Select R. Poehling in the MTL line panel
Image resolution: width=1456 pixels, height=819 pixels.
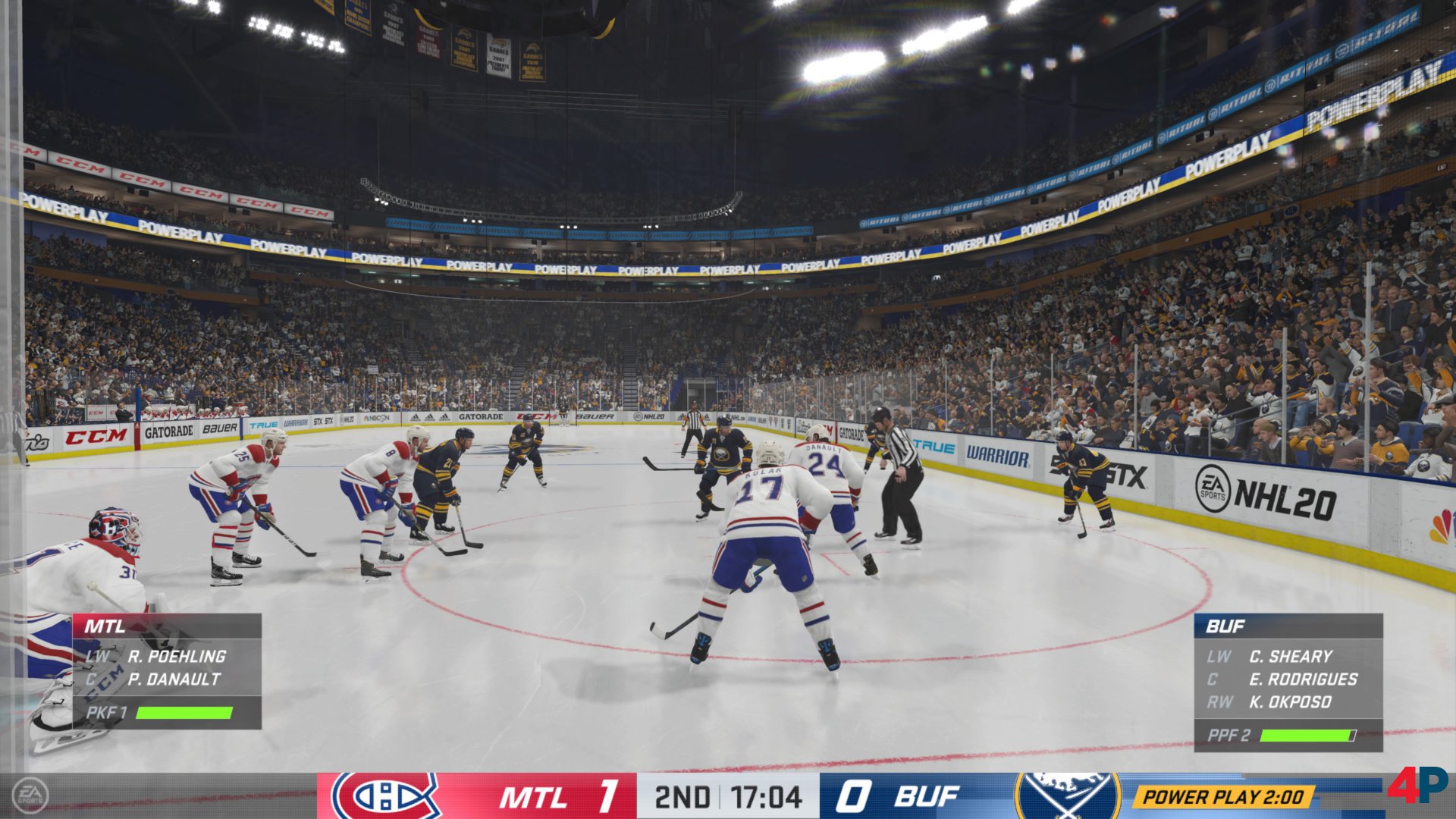pyautogui.click(x=176, y=657)
